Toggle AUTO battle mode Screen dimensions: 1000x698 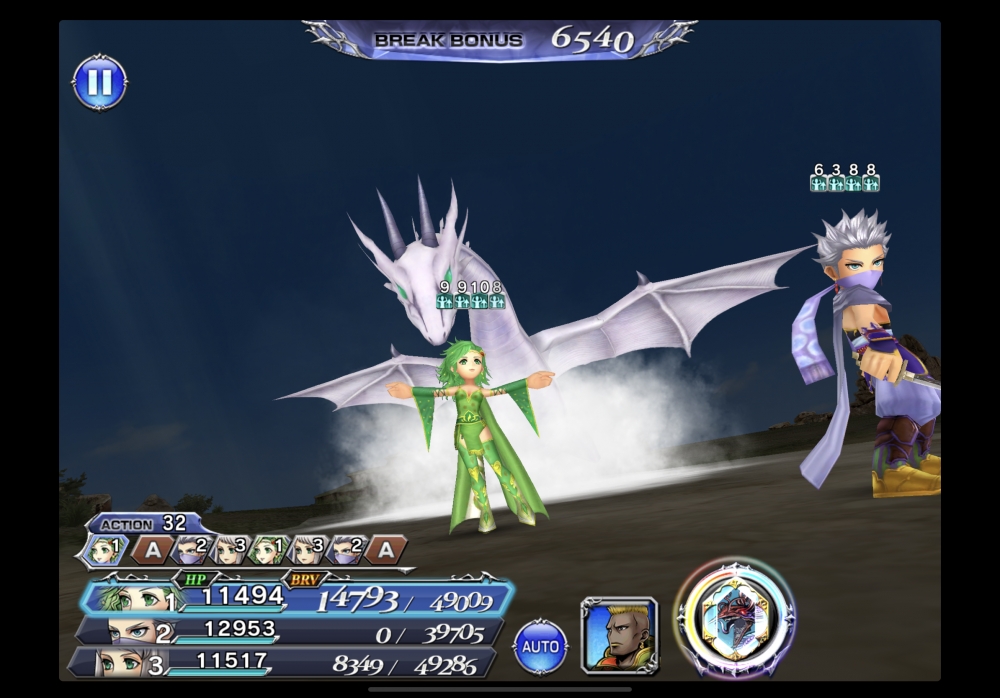pyautogui.click(x=540, y=646)
